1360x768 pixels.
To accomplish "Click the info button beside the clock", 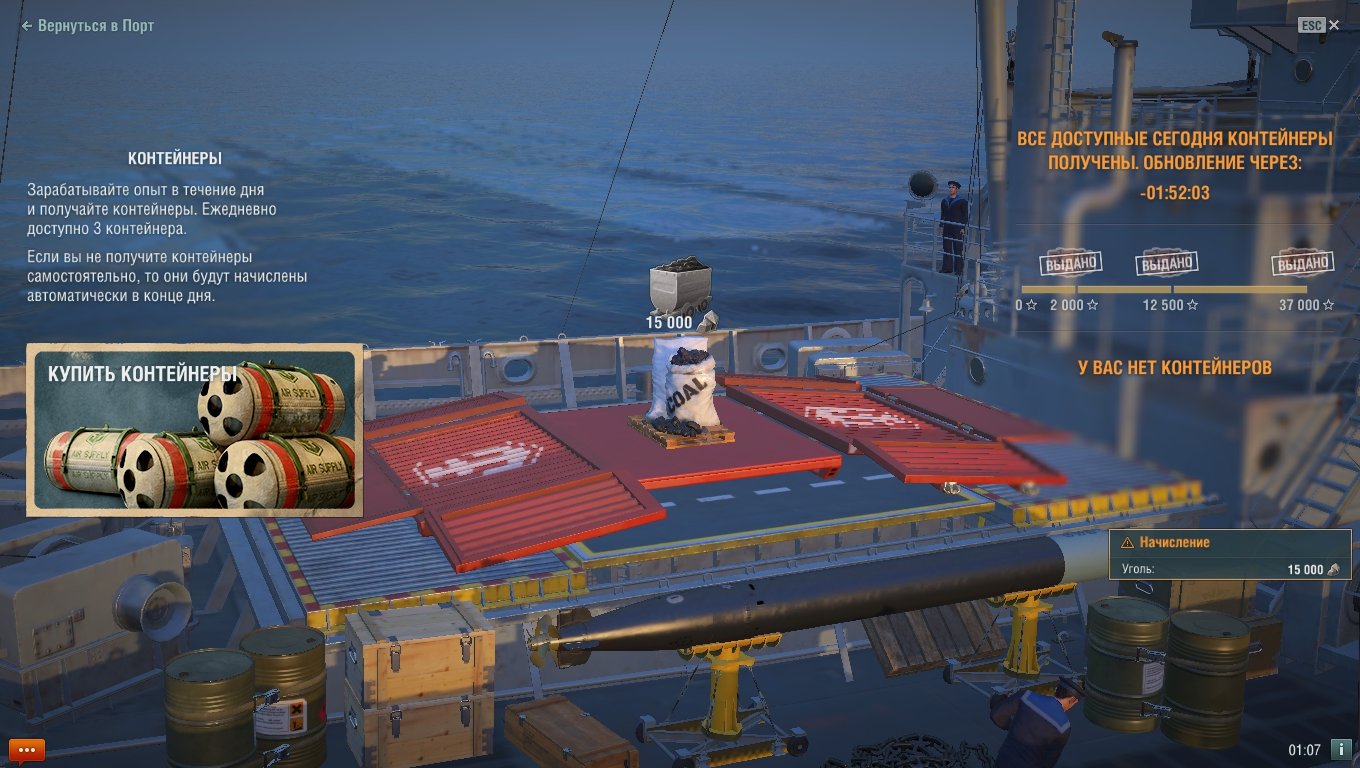I will point(1341,749).
